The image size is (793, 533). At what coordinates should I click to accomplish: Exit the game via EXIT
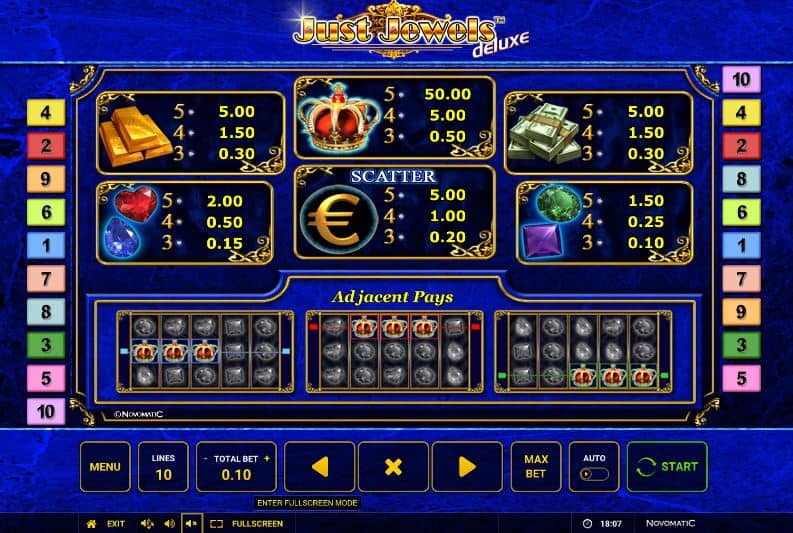108,523
